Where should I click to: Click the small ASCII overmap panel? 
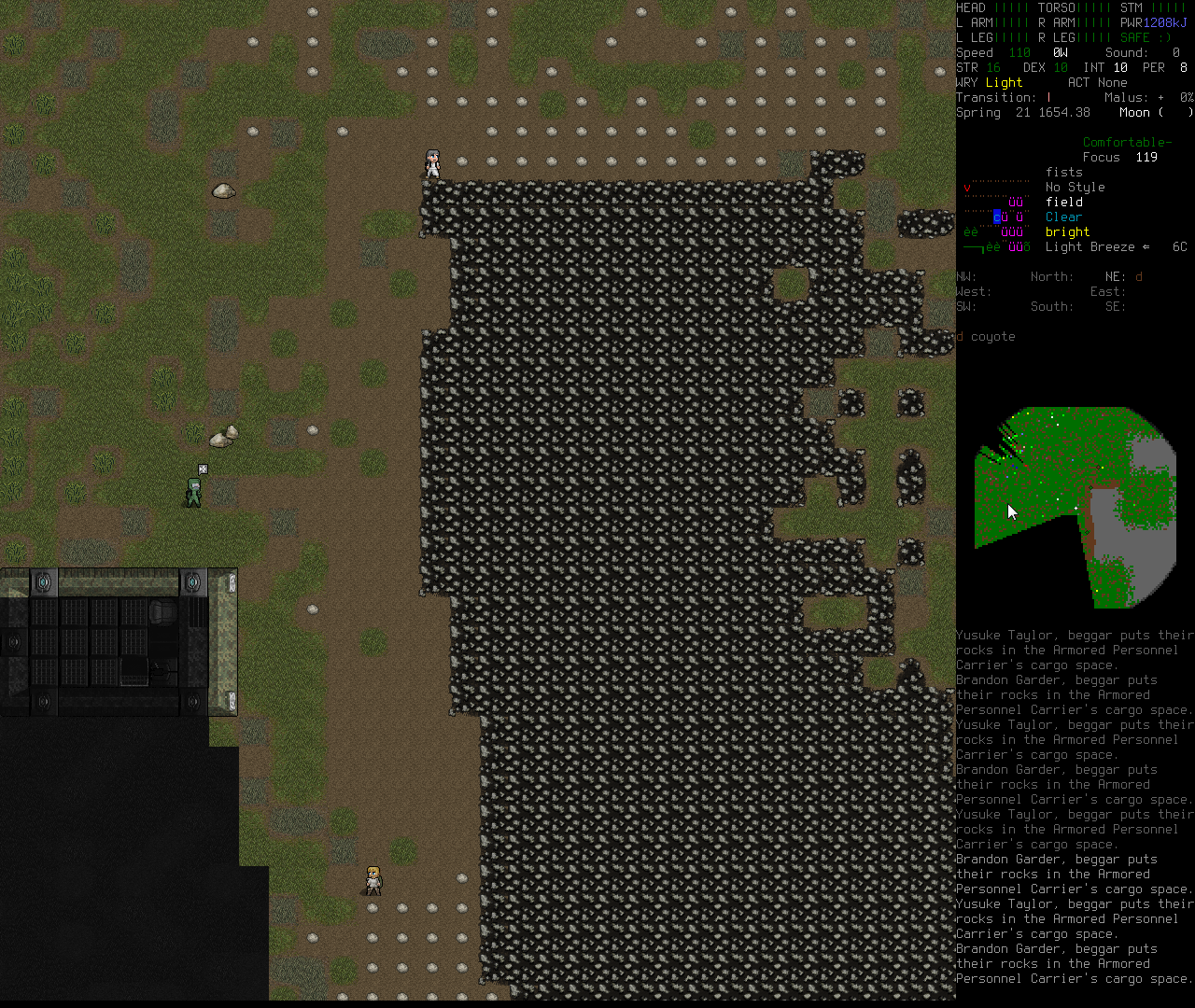tap(996, 217)
